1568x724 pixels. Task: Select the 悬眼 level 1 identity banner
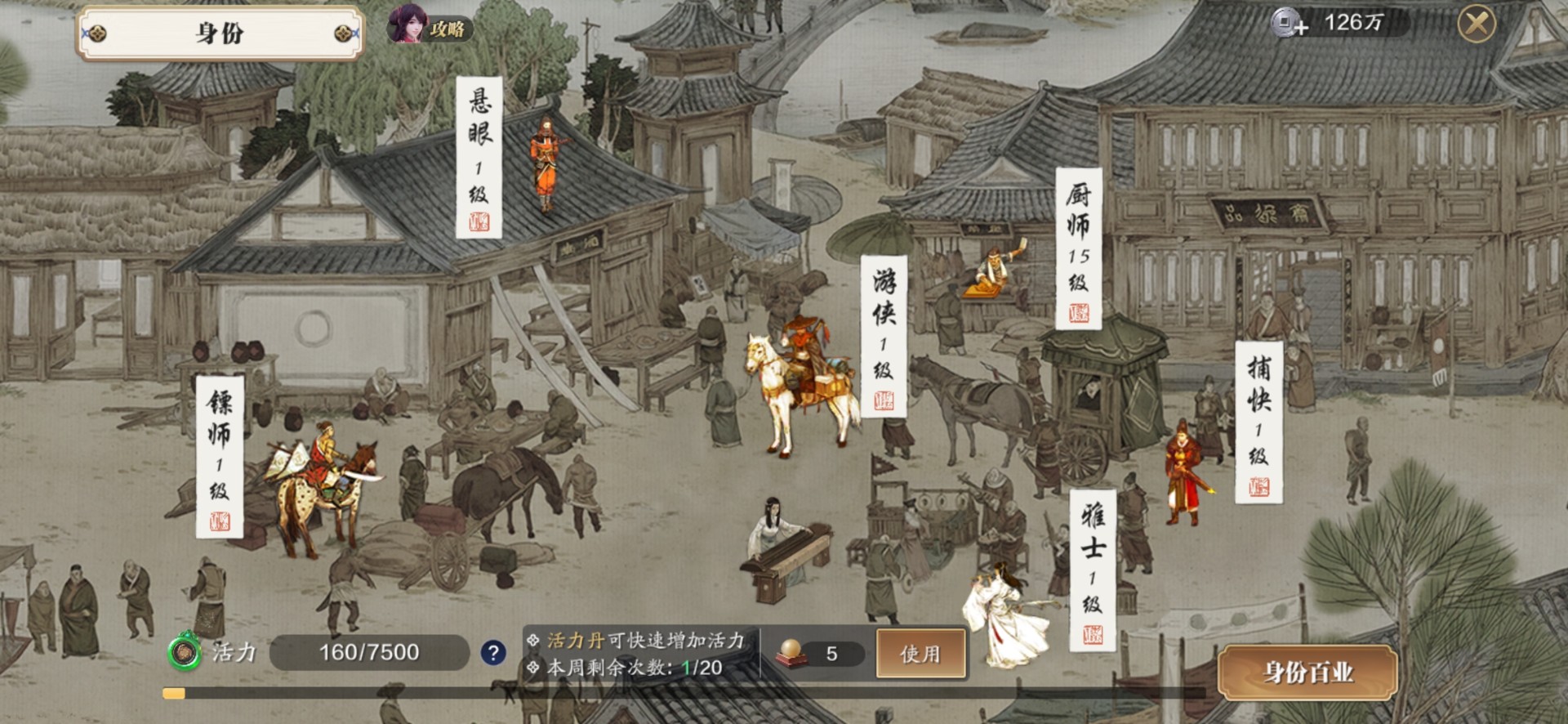coord(479,157)
